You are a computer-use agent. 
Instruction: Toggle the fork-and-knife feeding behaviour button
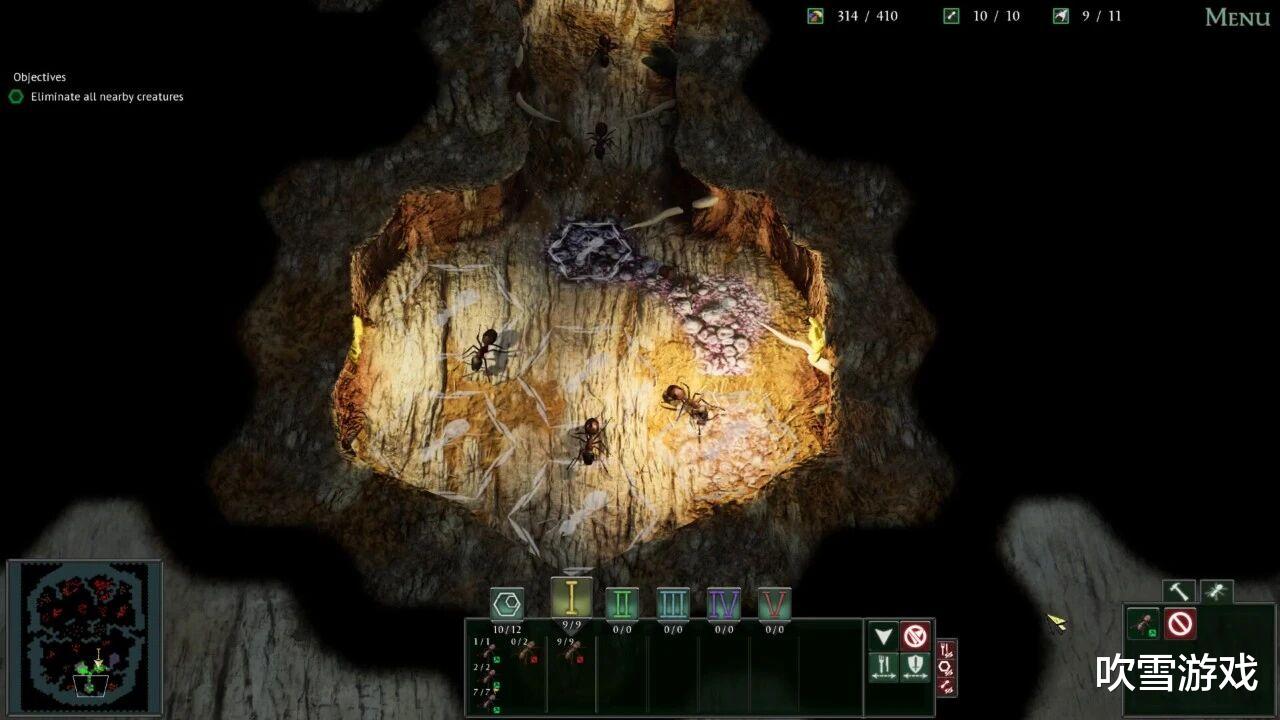point(883,667)
